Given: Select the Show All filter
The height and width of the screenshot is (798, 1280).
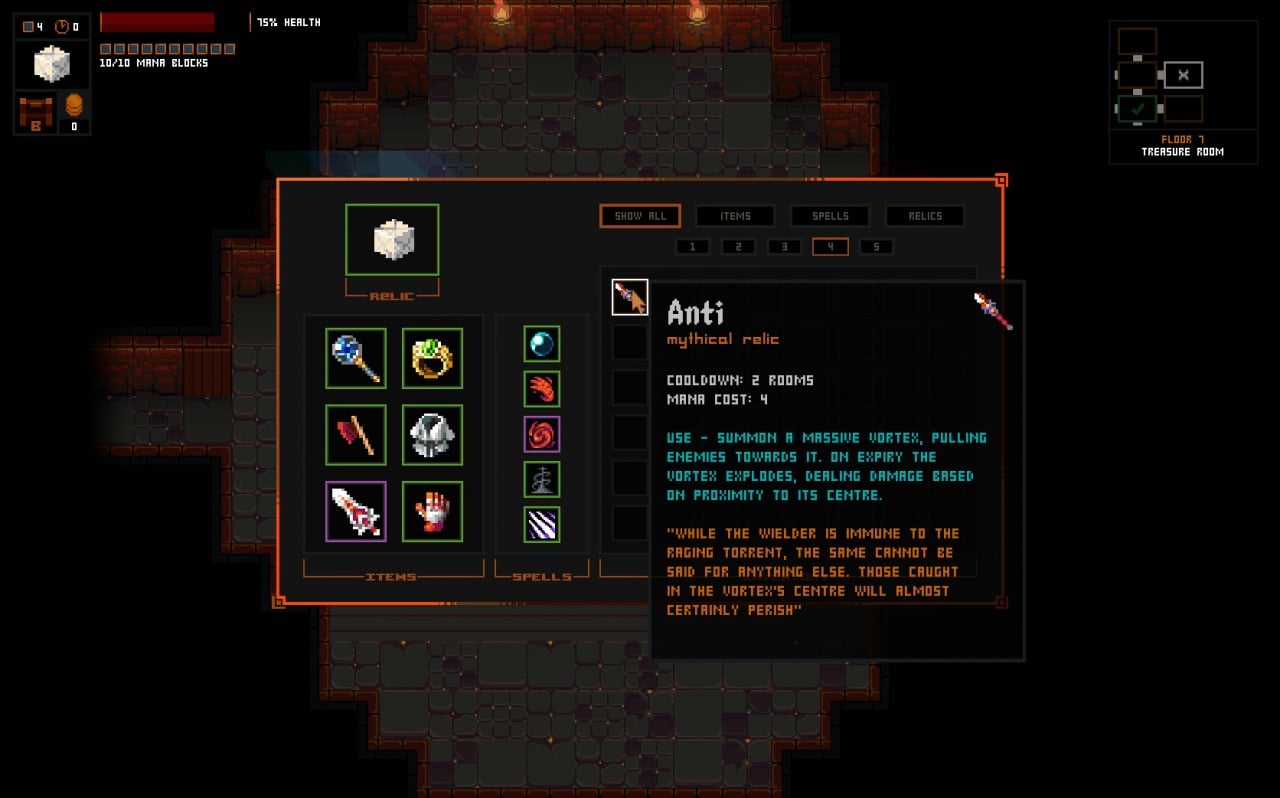Looking at the screenshot, I should pyautogui.click(x=640, y=216).
